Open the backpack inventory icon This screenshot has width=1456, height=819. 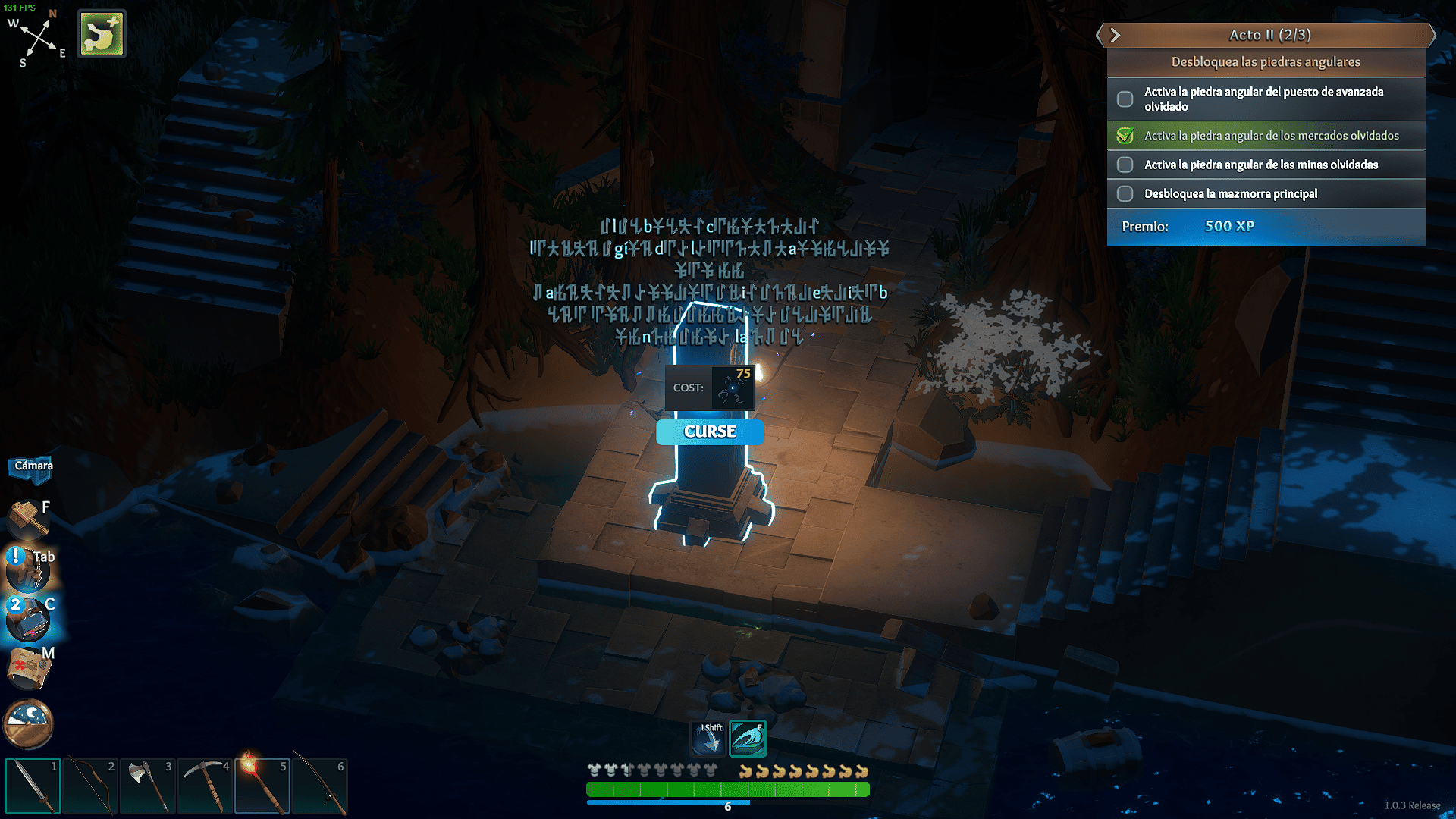coord(27,570)
